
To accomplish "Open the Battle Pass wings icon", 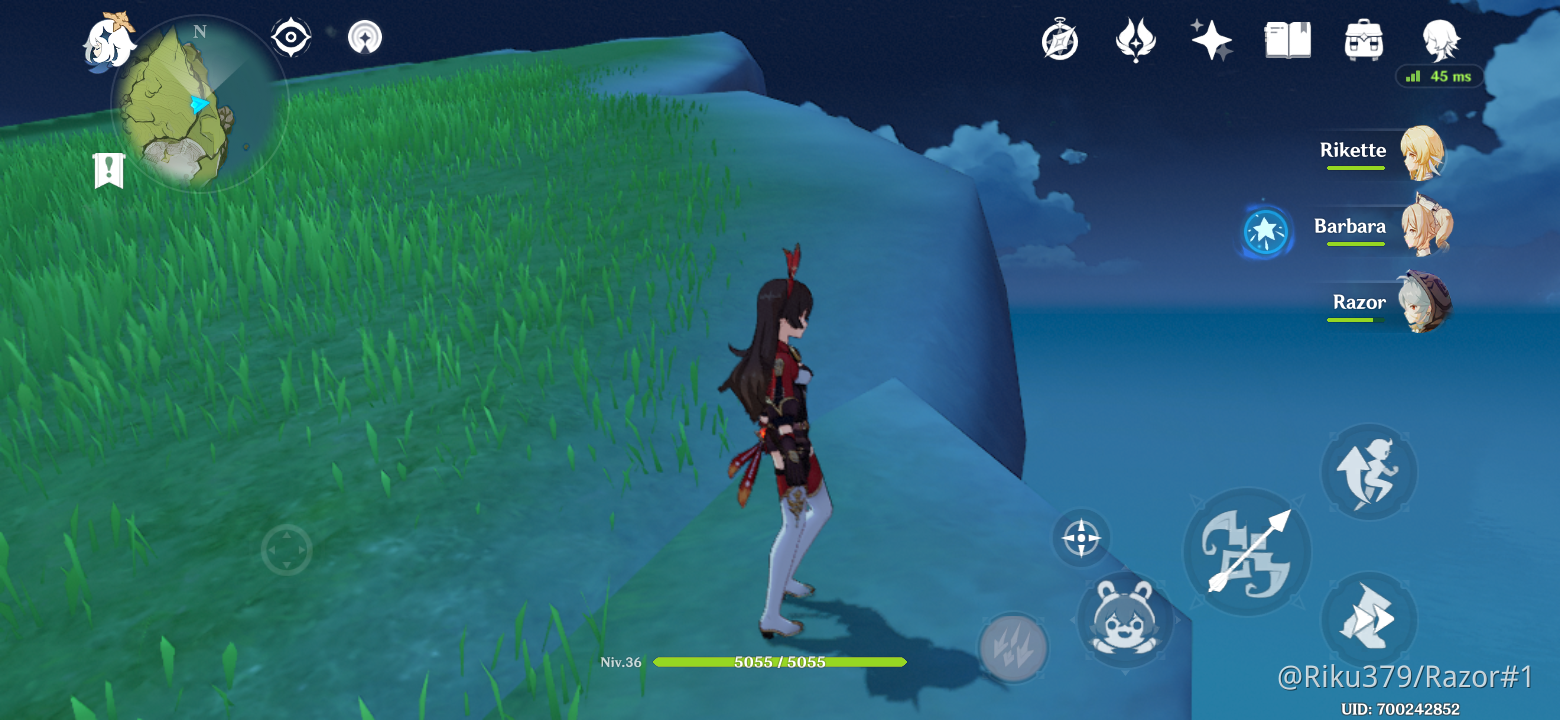I will [x=1136, y=40].
